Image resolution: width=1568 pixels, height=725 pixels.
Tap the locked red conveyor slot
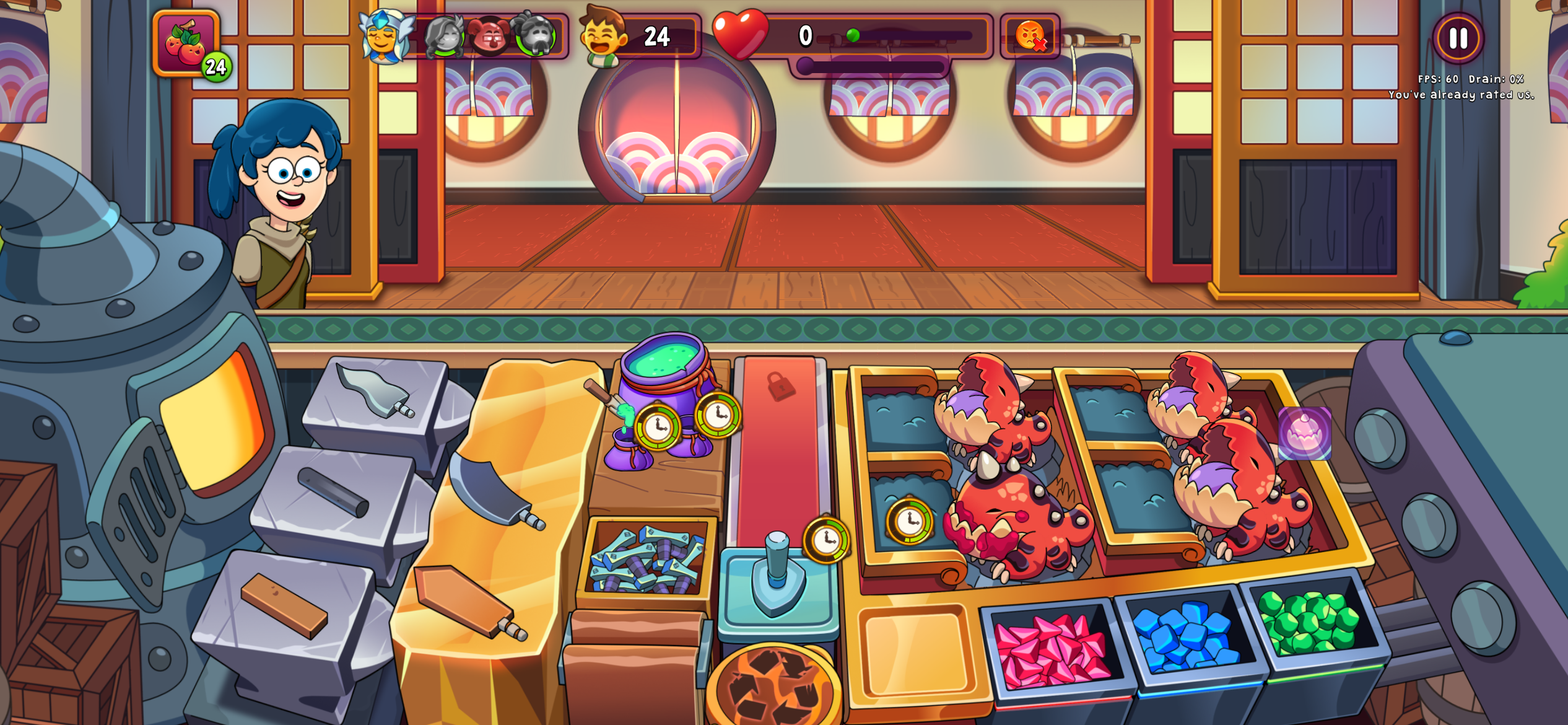point(780,434)
